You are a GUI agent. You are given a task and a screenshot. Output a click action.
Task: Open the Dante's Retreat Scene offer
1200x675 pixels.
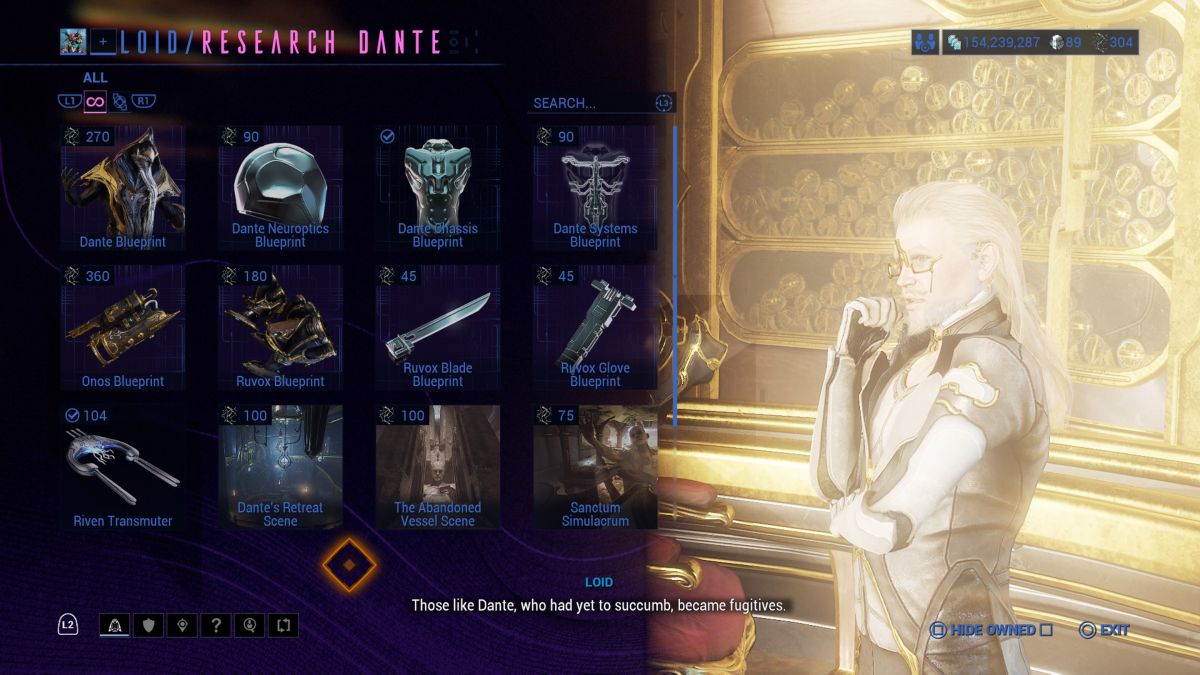[x=280, y=467]
